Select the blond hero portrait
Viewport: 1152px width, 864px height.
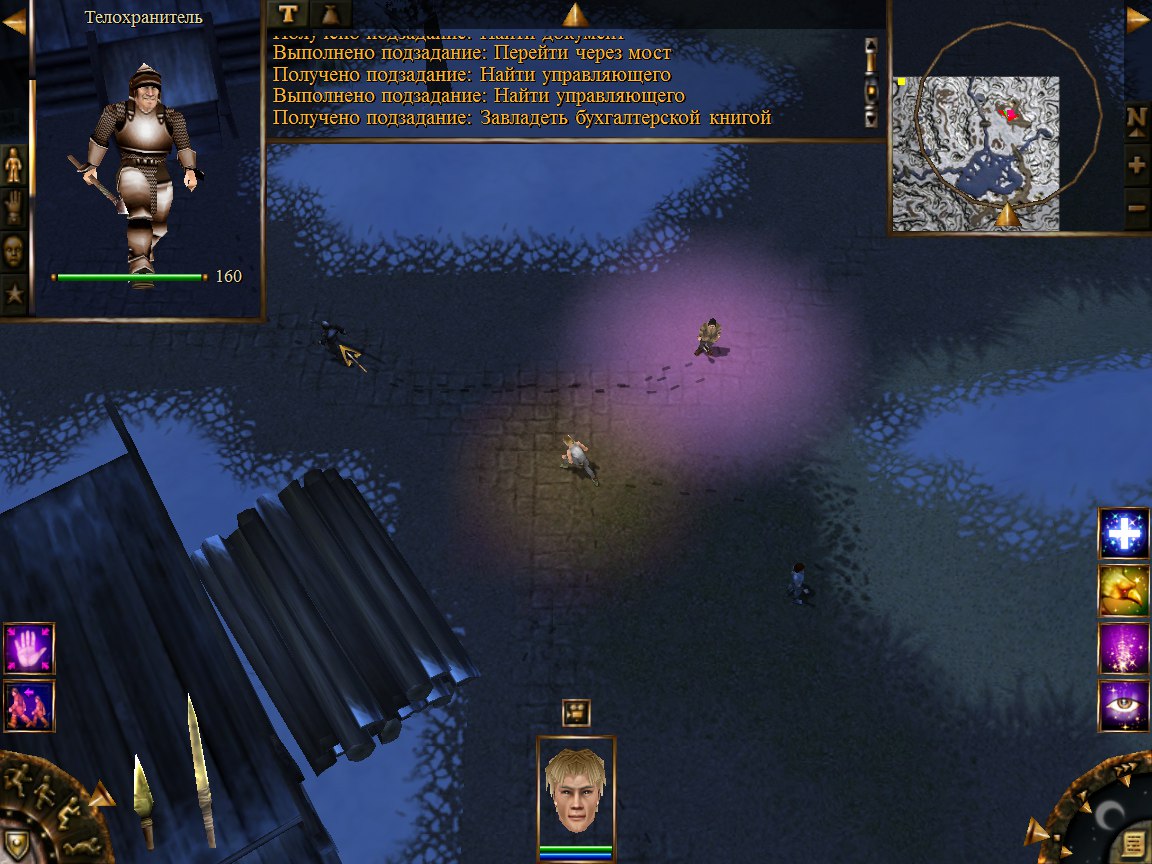(576, 792)
